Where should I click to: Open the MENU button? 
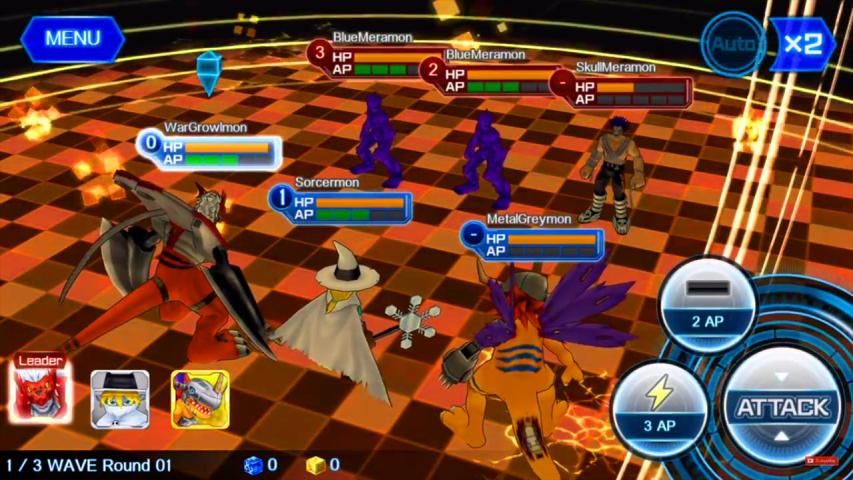coord(72,39)
